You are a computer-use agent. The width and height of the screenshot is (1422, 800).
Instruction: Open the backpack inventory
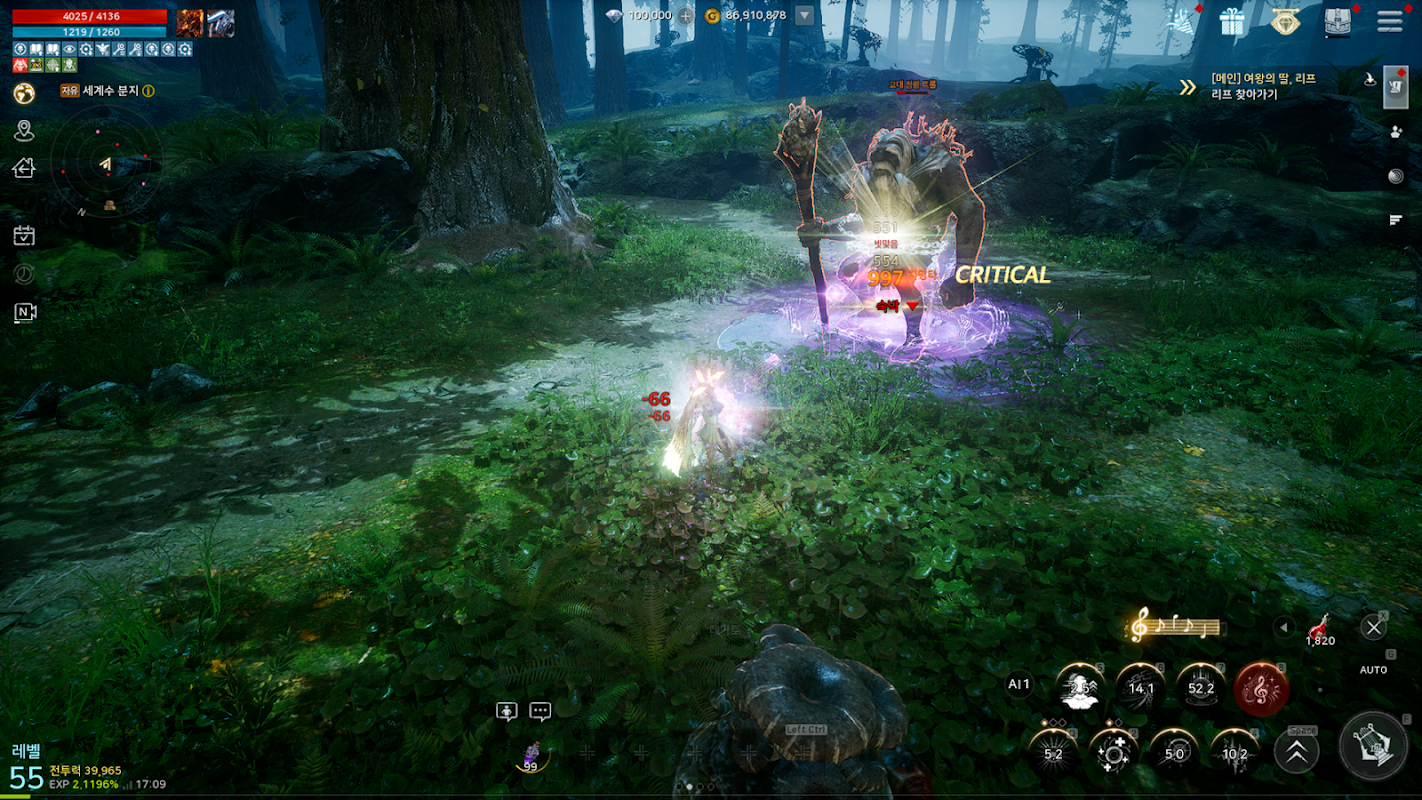coord(1337,22)
